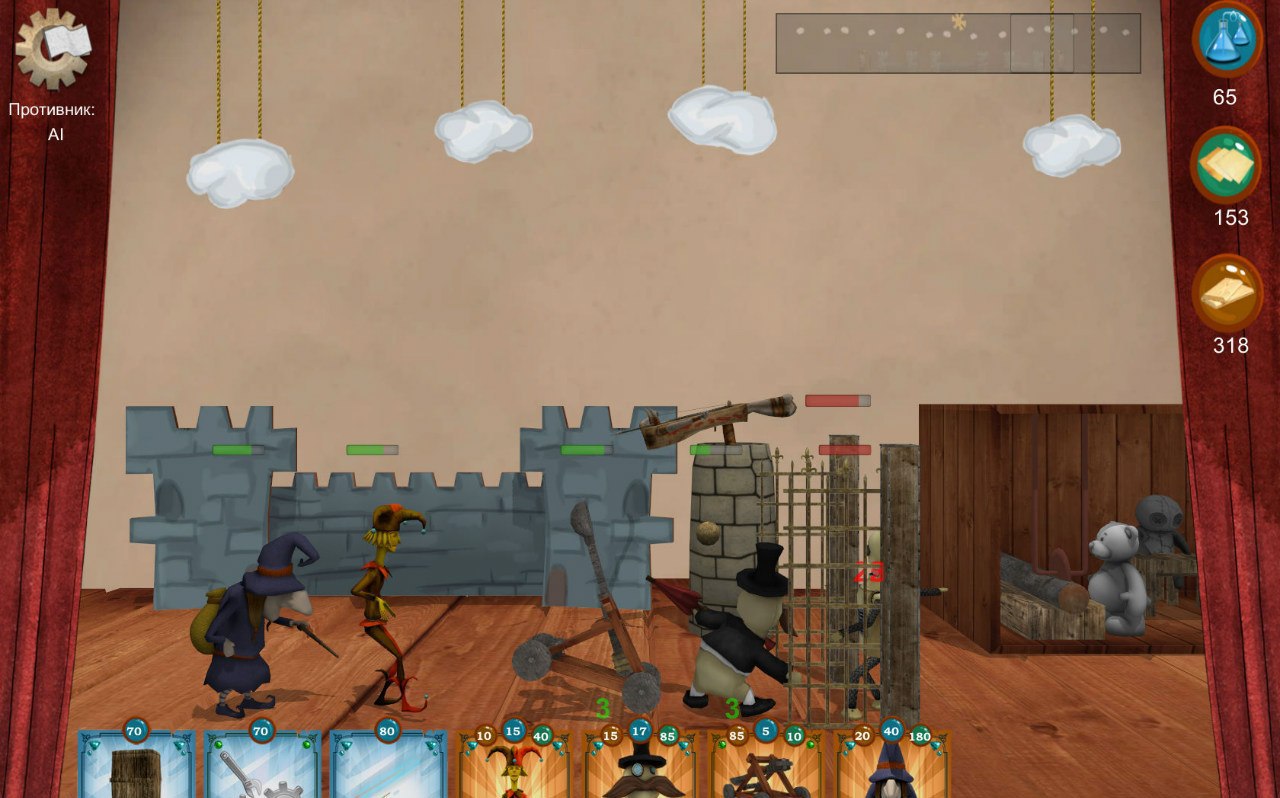The height and width of the screenshot is (798, 1280).
Task: Pick the blue card costing 80
Action: (388, 768)
